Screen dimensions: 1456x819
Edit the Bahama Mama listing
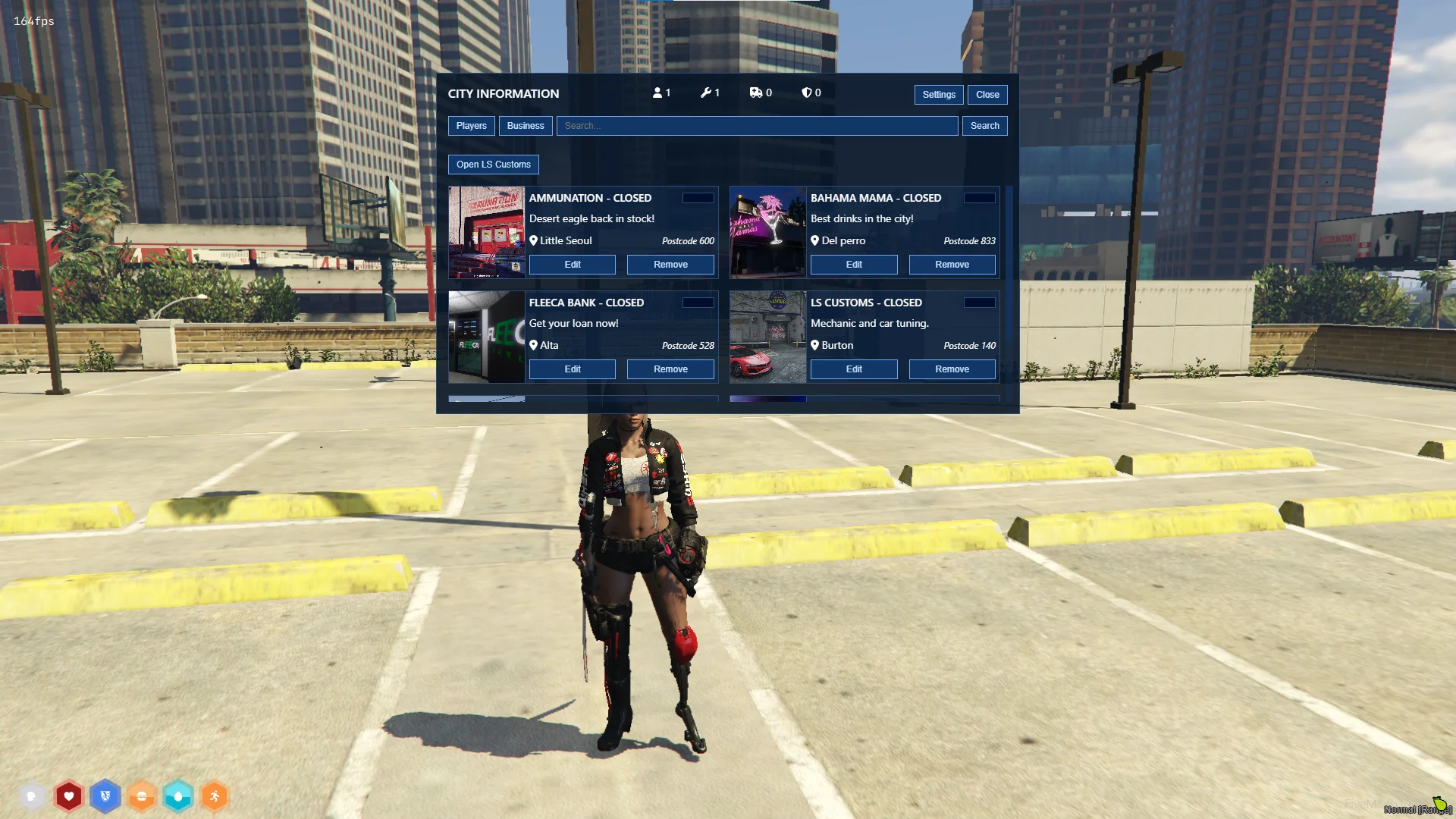pos(854,265)
